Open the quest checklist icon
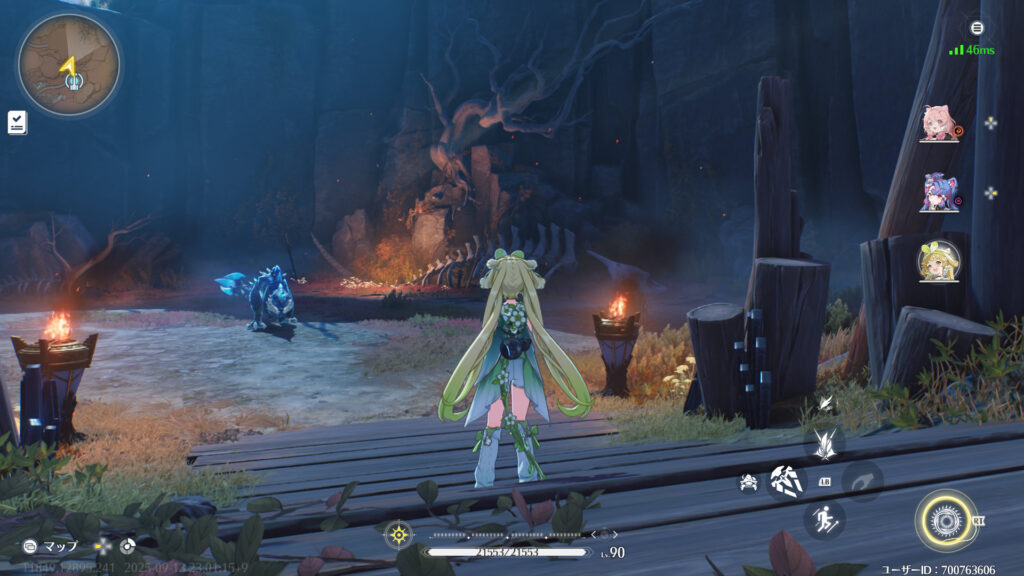The width and height of the screenshot is (1024, 576). click(17, 123)
